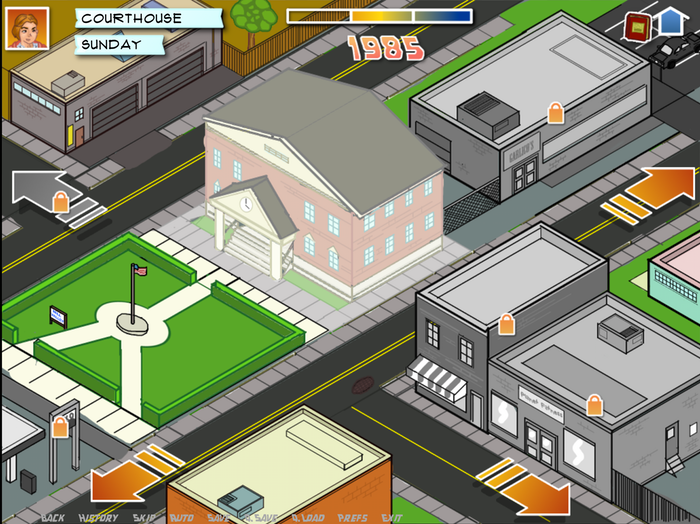
Task: Click Back in the quick menu
Action: coord(53,517)
